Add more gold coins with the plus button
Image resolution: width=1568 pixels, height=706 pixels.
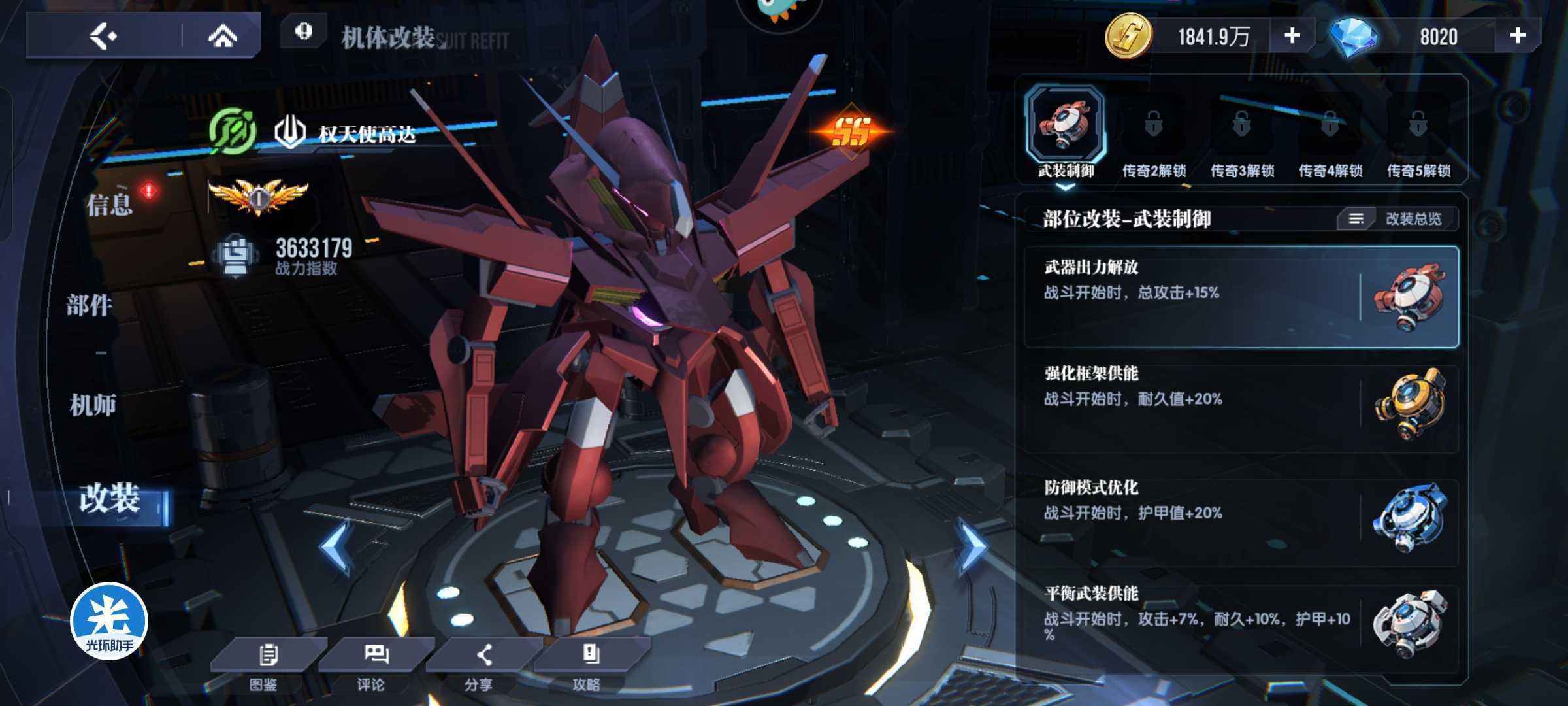(1292, 35)
